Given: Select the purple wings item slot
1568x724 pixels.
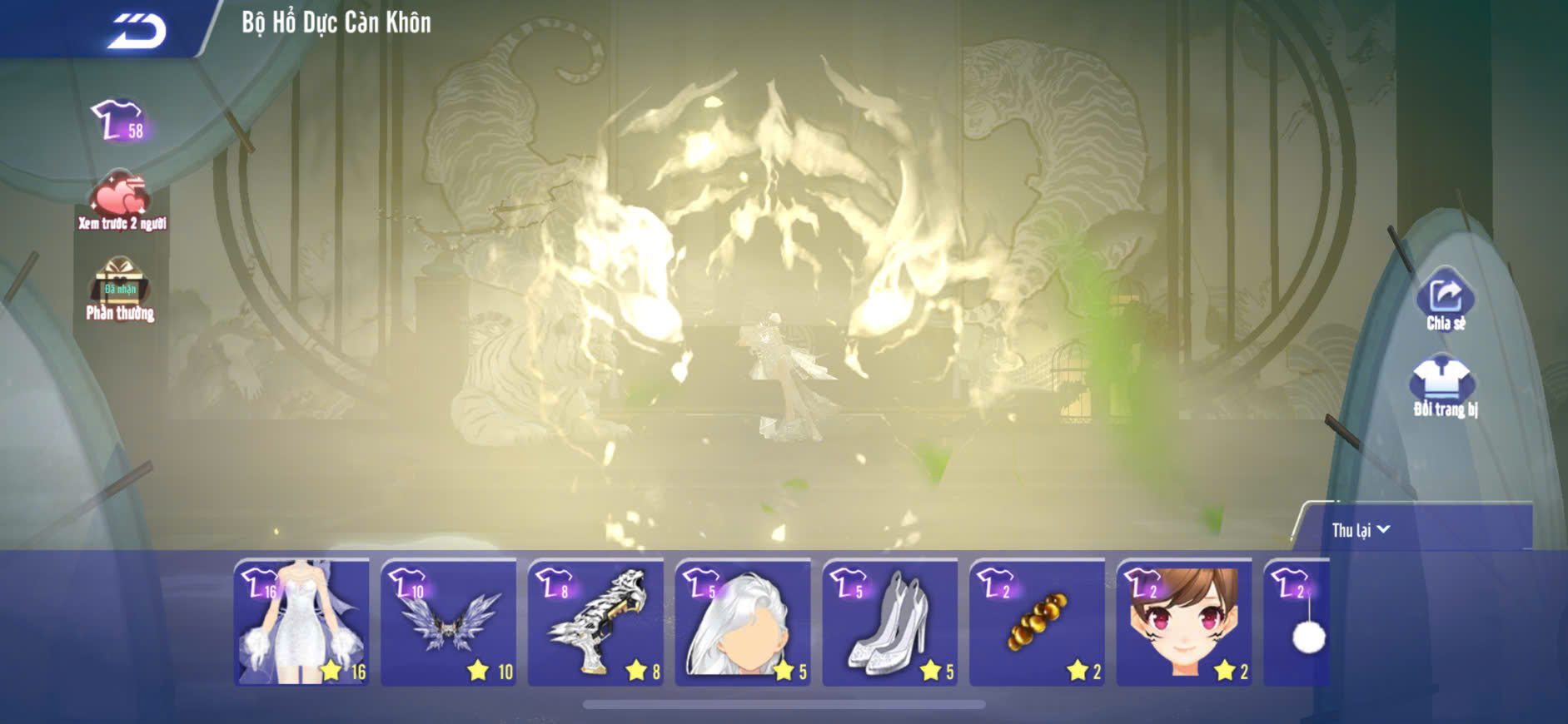Looking at the screenshot, I should 449,622.
